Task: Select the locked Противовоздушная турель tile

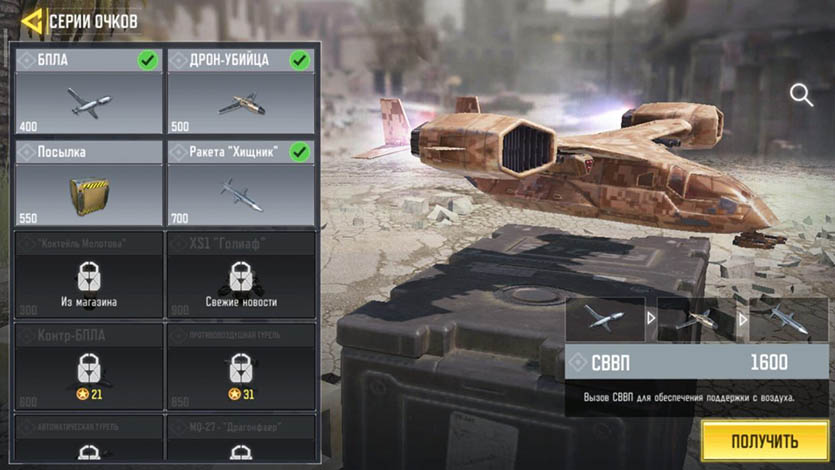Action: pos(240,366)
